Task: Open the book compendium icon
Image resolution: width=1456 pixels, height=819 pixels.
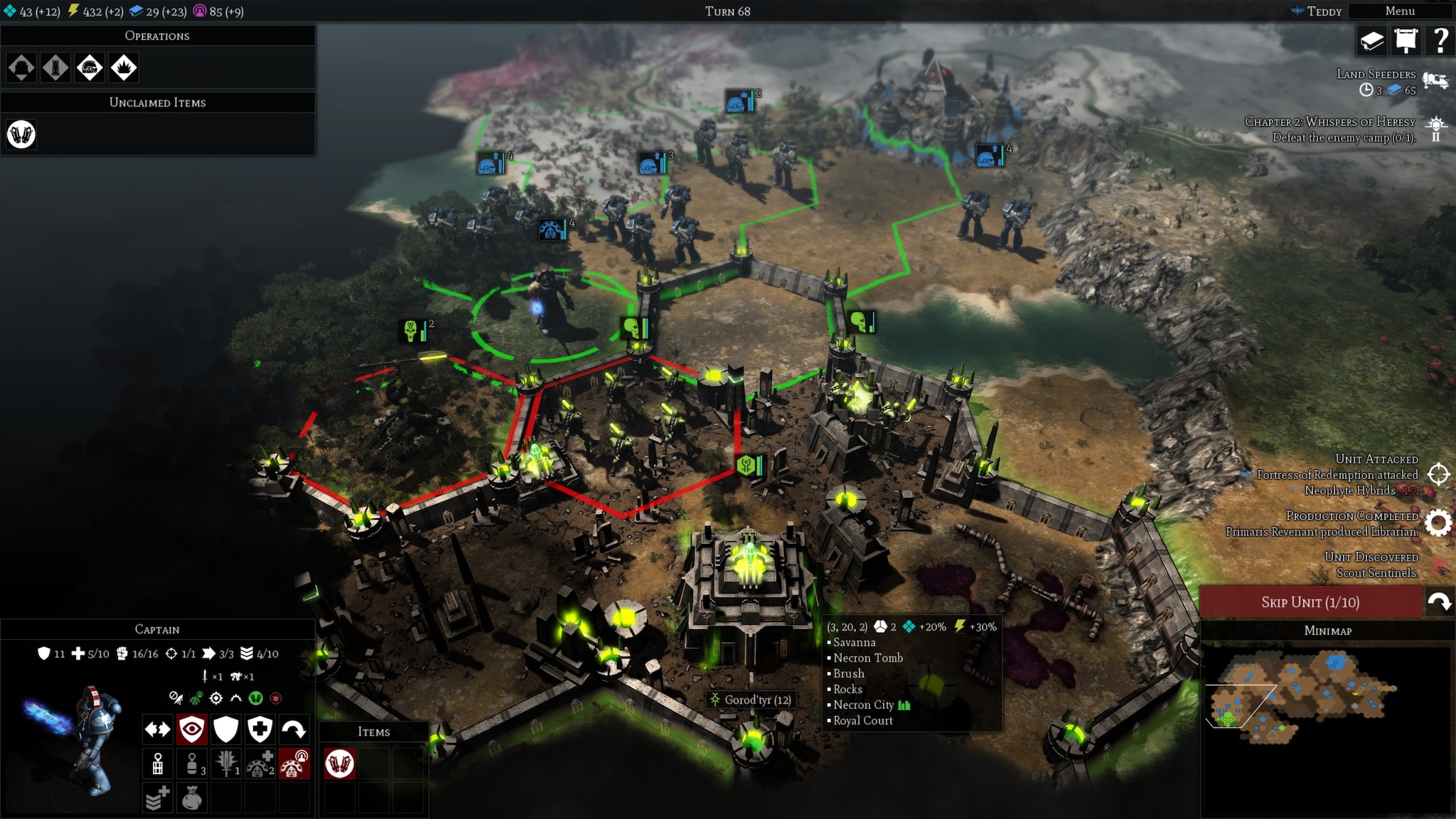Action: pos(1371,41)
